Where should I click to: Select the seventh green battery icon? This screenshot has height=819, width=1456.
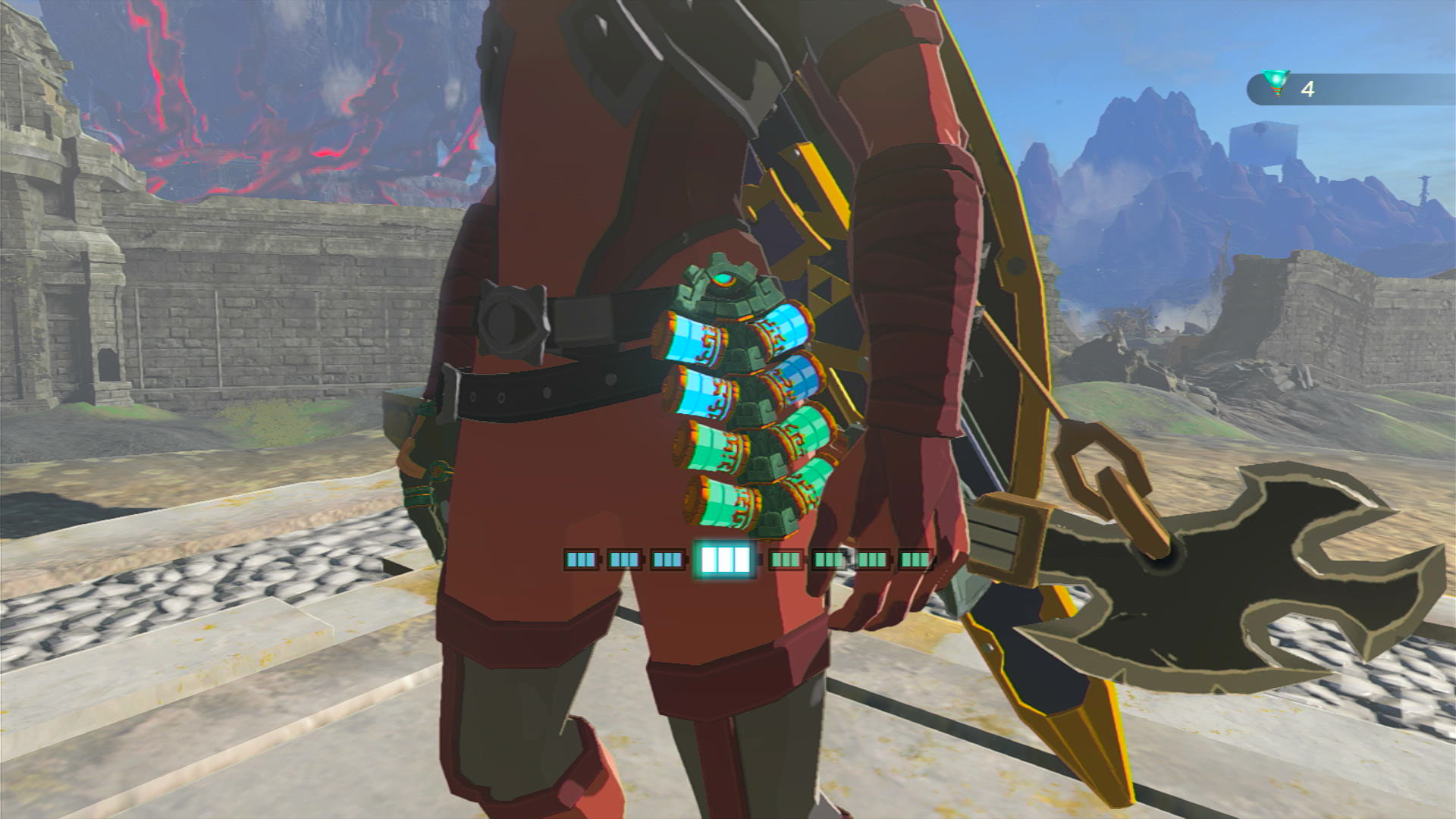pyautogui.click(x=874, y=560)
